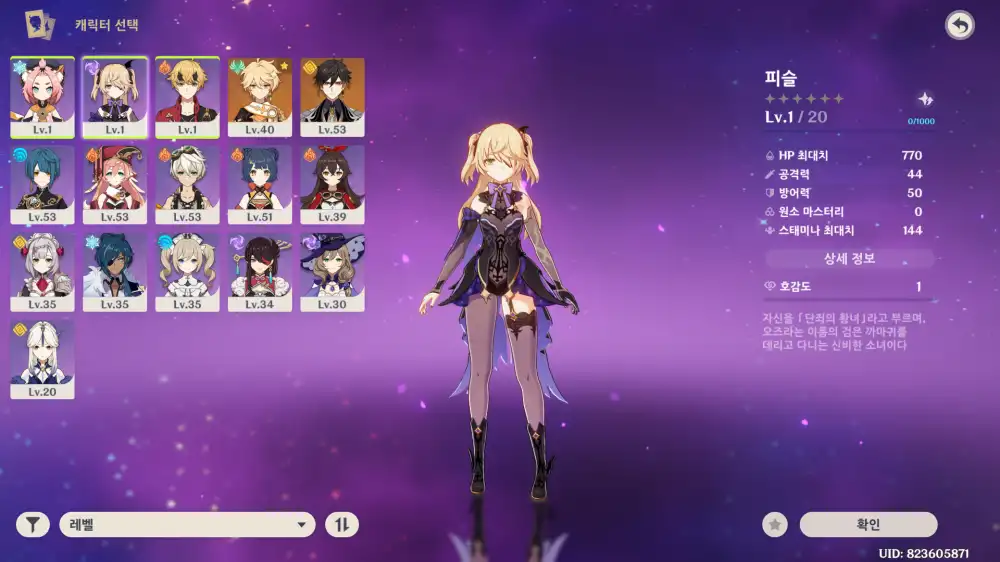Open the 레벨 sort dropdown
The image size is (1000, 562).
coord(187,524)
